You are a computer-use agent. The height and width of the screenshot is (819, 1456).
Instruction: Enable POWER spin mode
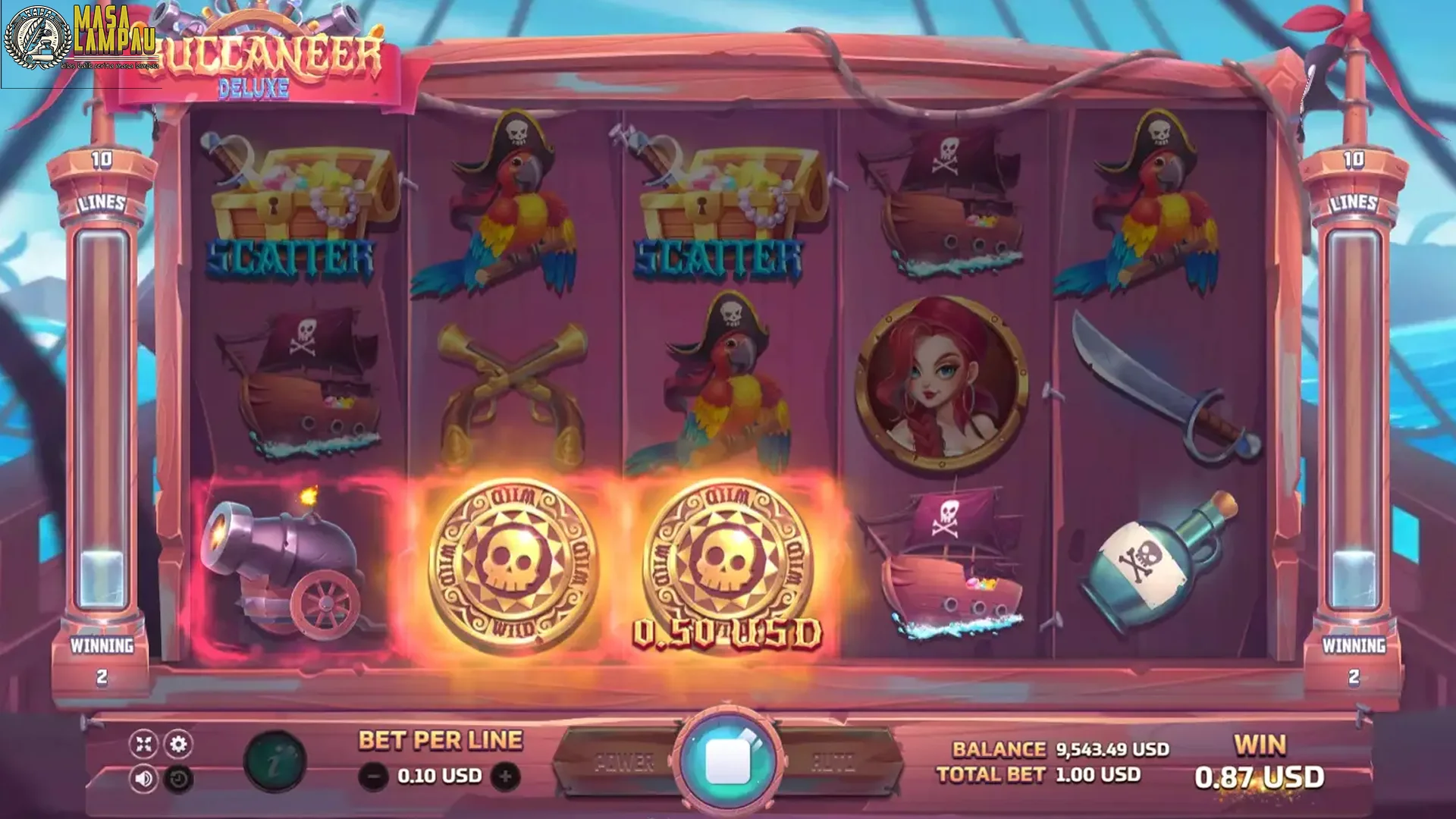coord(624,763)
